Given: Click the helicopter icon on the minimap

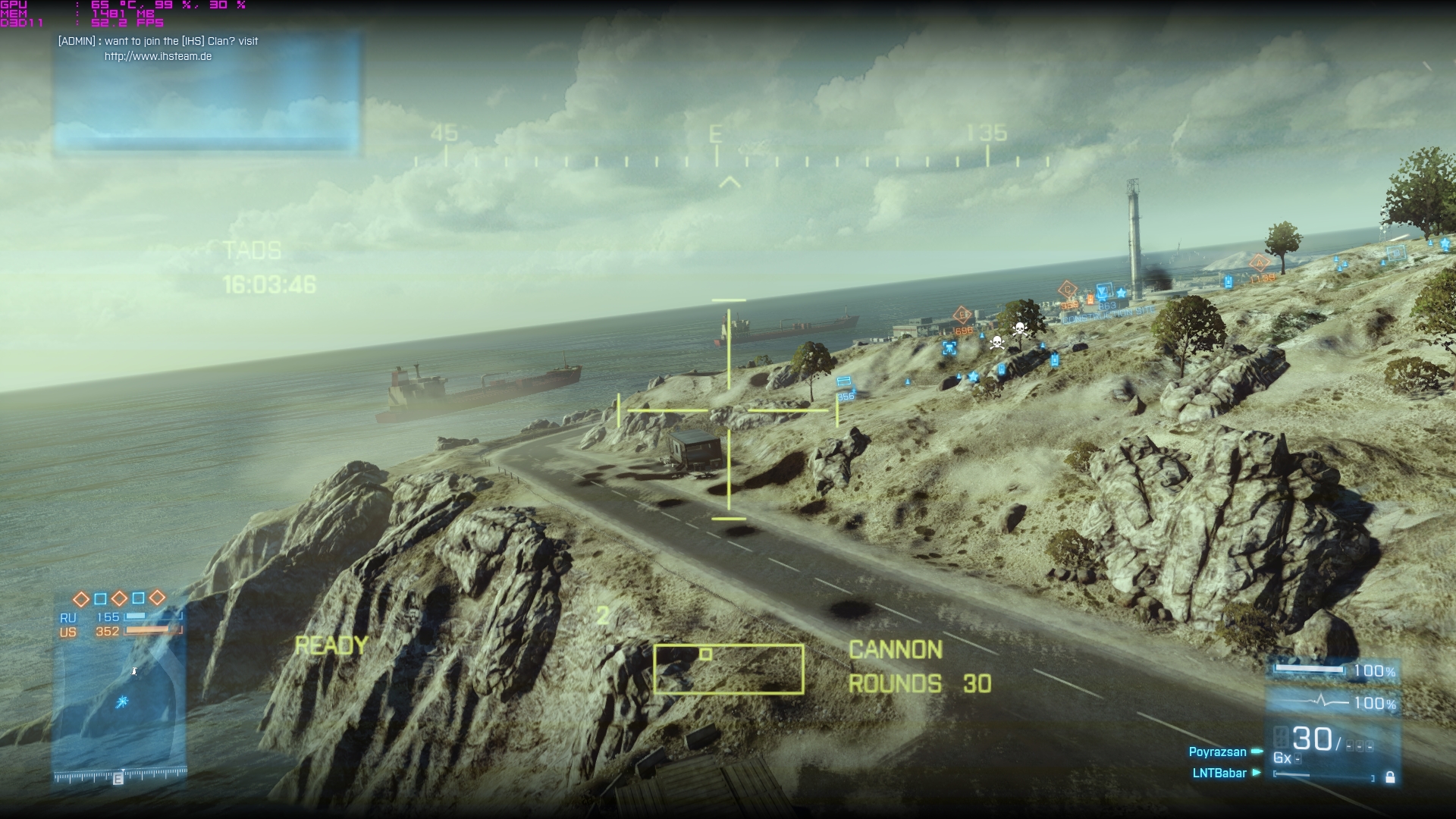Looking at the screenshot, I should pyautogui.click(x=122, y=702).
